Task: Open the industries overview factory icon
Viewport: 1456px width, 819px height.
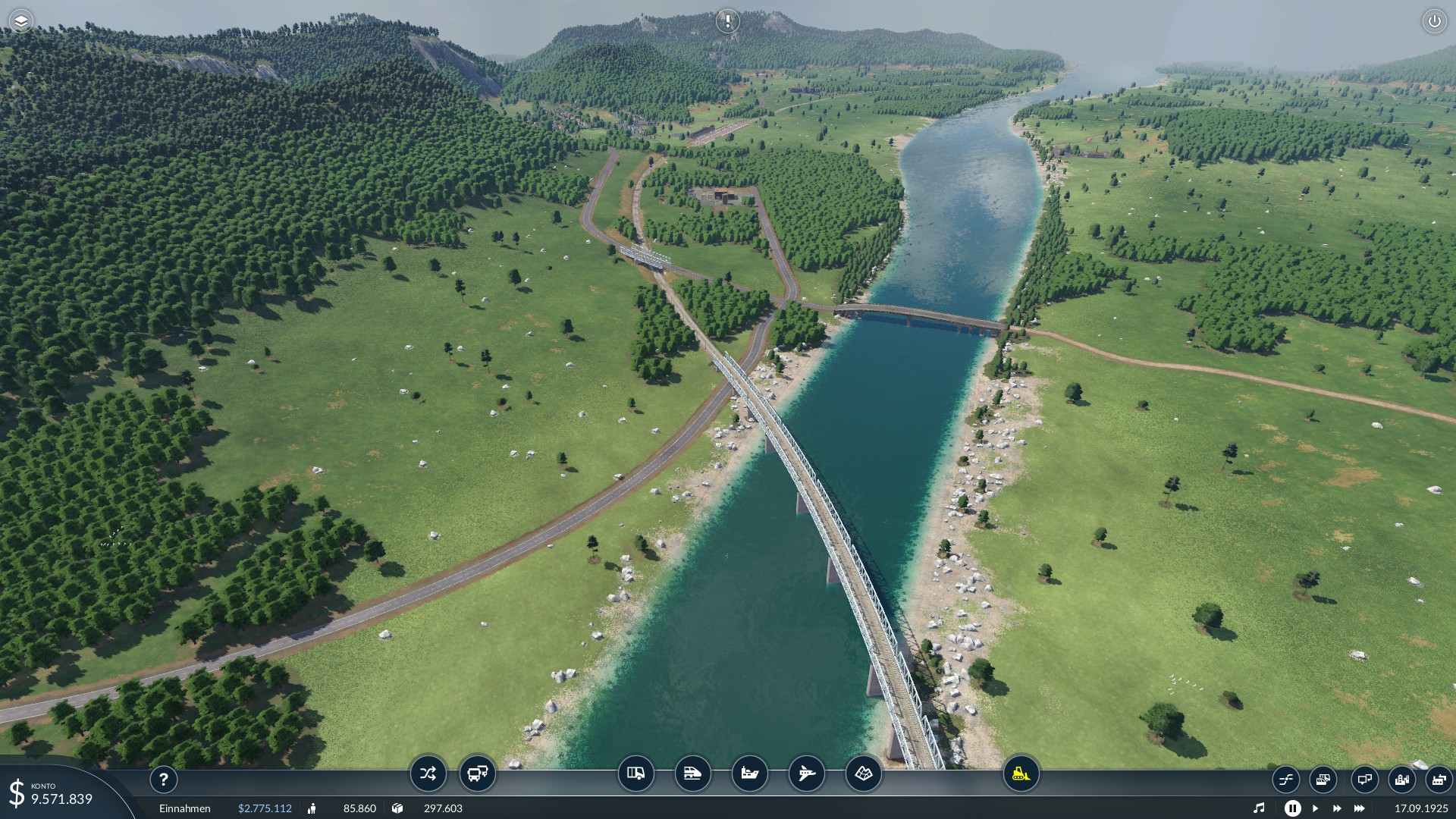Action: (x=1438, y=779)
